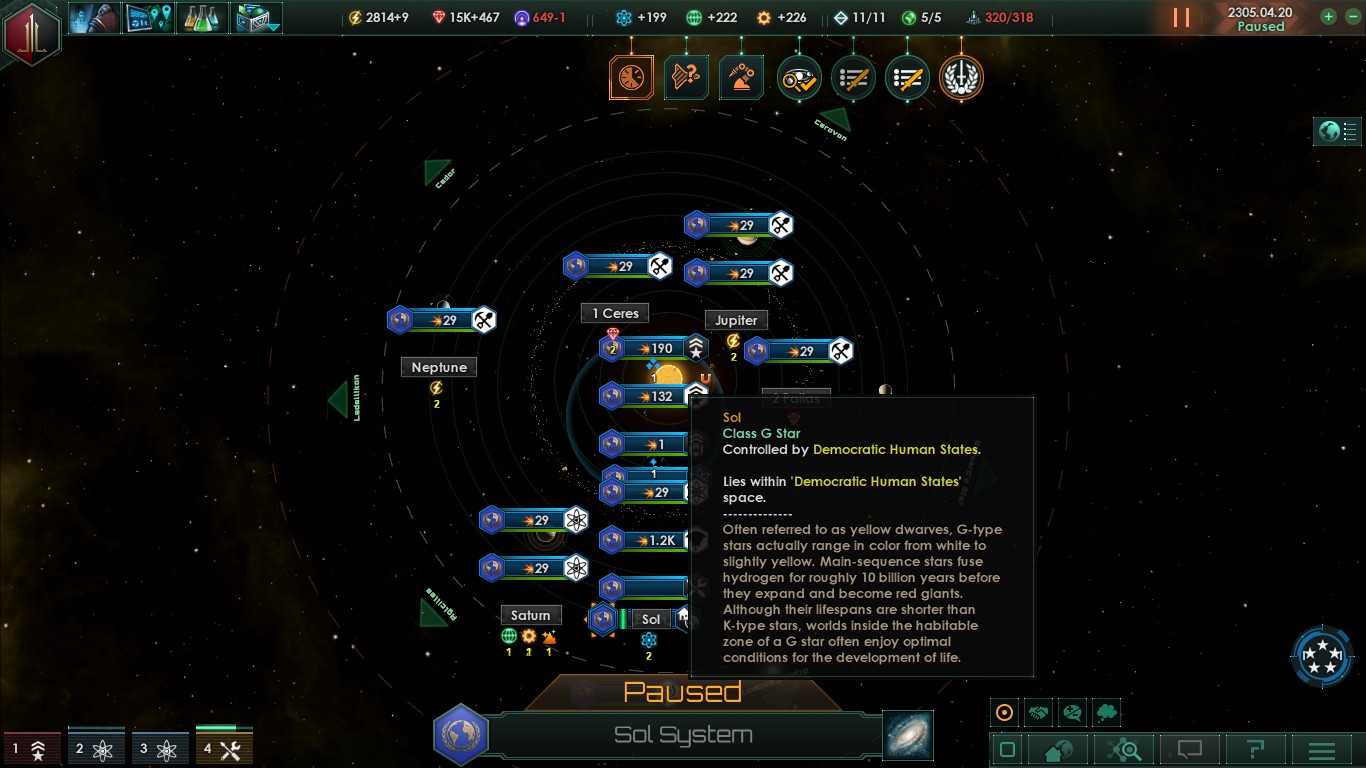Viewport: 1366px width, 768px height.
Task: Open the main menu hamburger button
Action: [1322, 750]
